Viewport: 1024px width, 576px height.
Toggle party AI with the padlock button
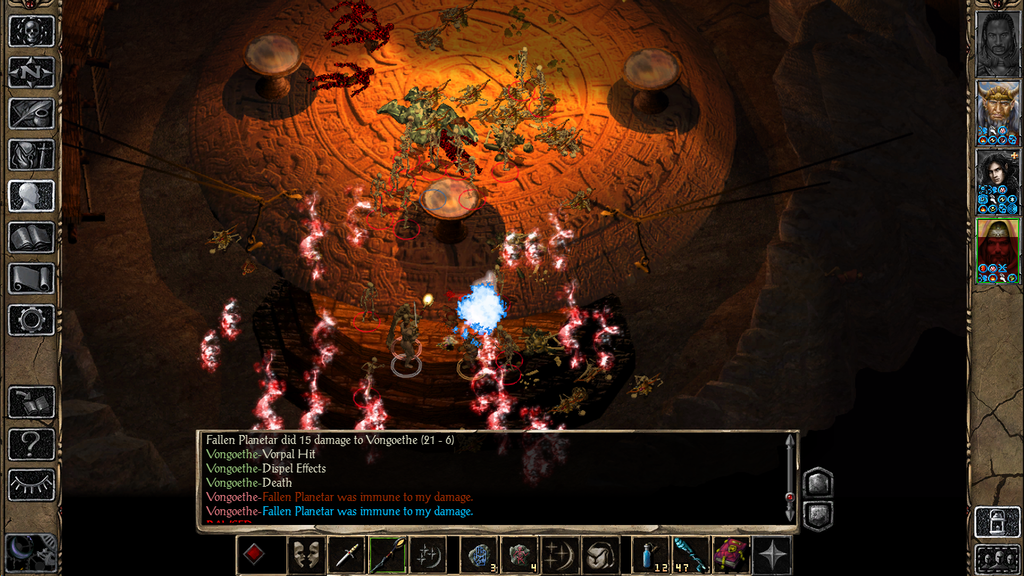[x=997, y=522]
